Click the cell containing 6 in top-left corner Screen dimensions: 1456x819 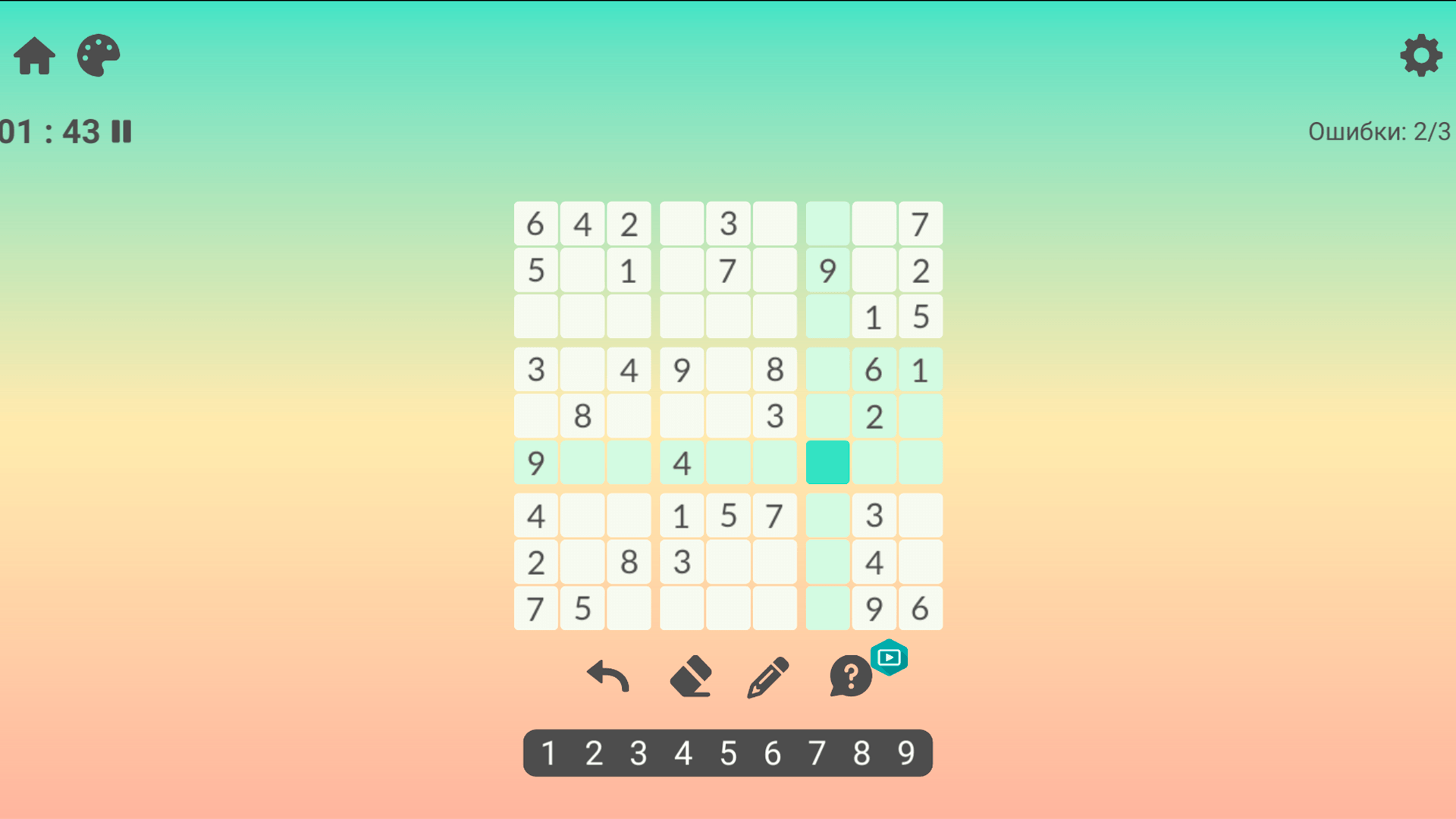coord(535,223)
